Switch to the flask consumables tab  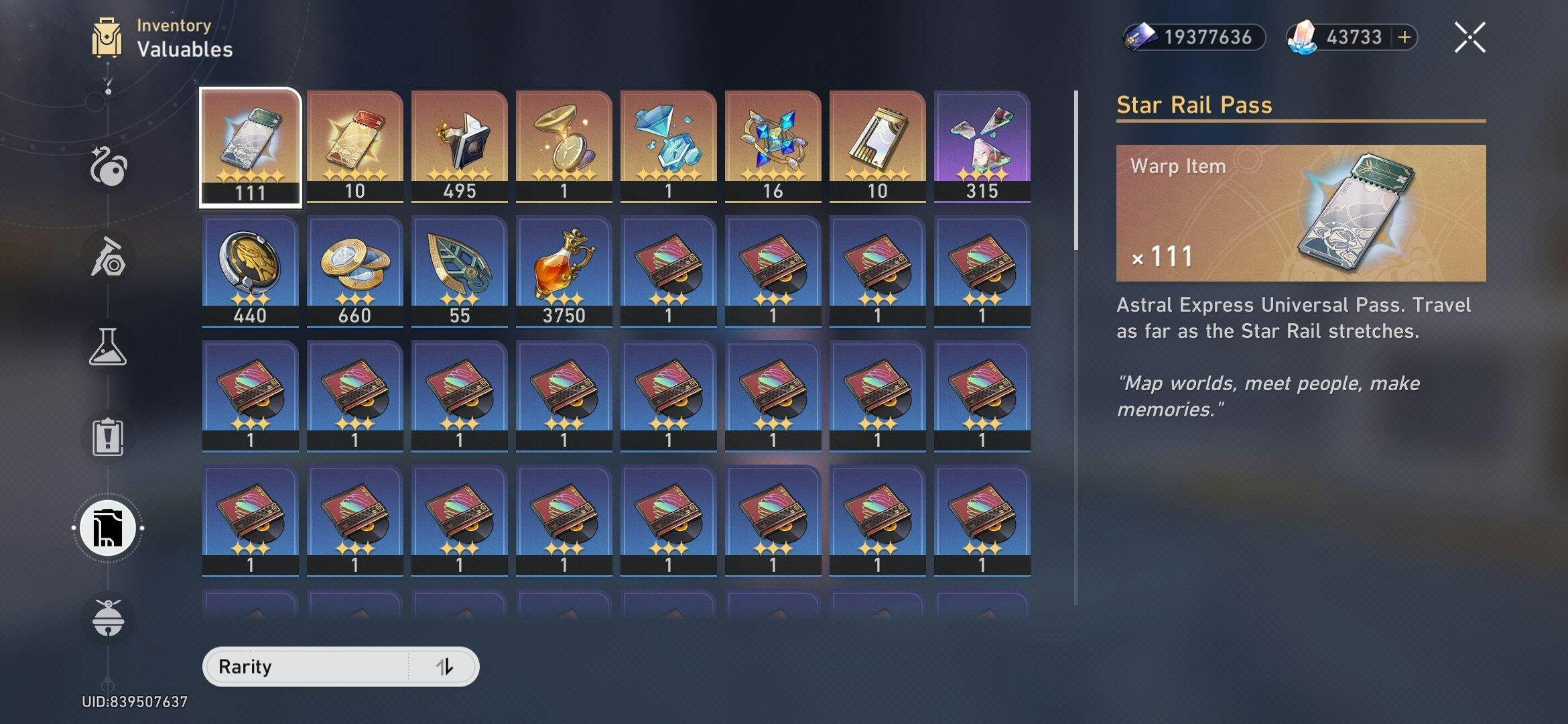[108, 347]
